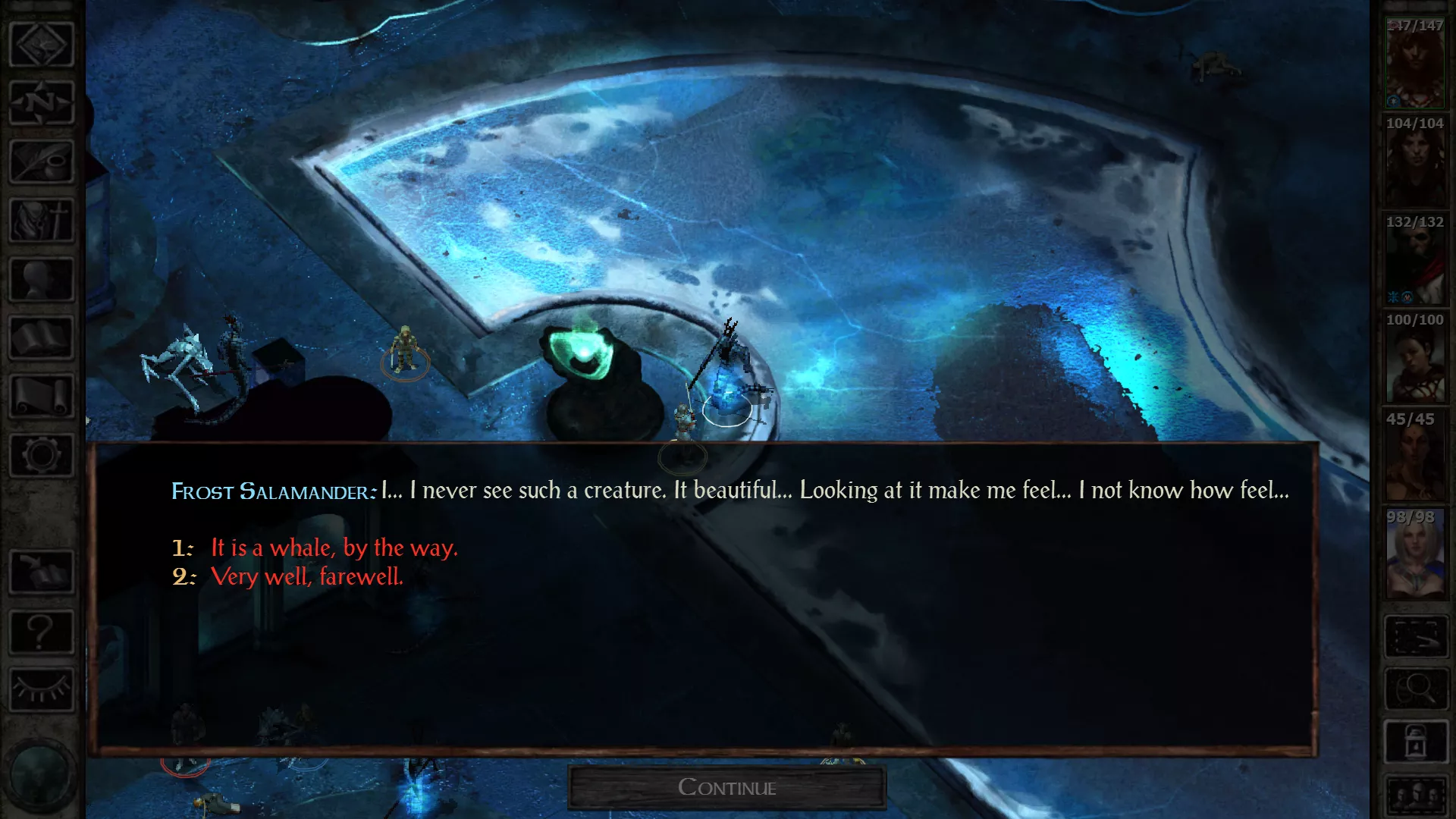Toggle interface visibility with the eye icon

coord(42,689)
